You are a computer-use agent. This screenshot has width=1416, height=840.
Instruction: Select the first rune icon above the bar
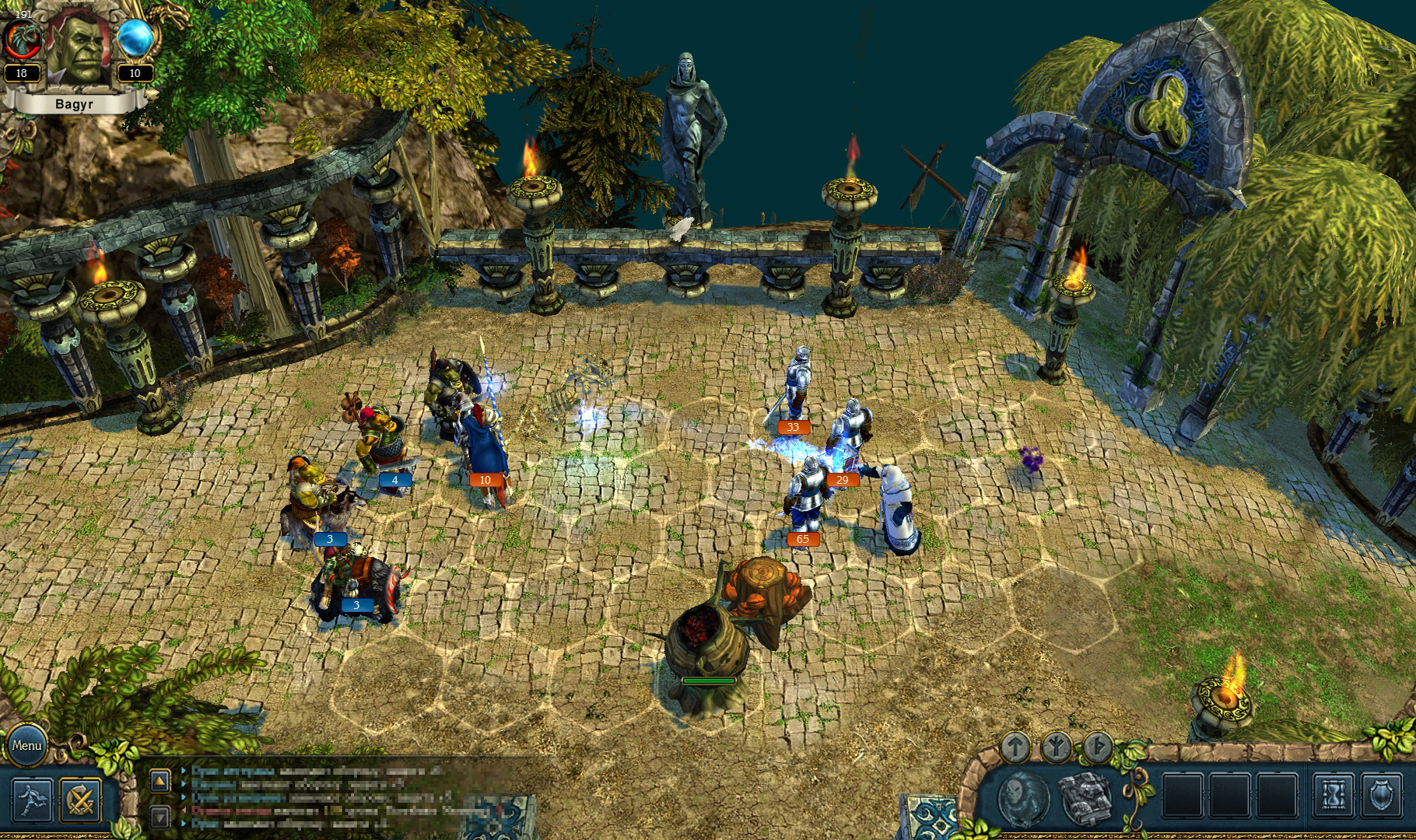click(1016, 745)
